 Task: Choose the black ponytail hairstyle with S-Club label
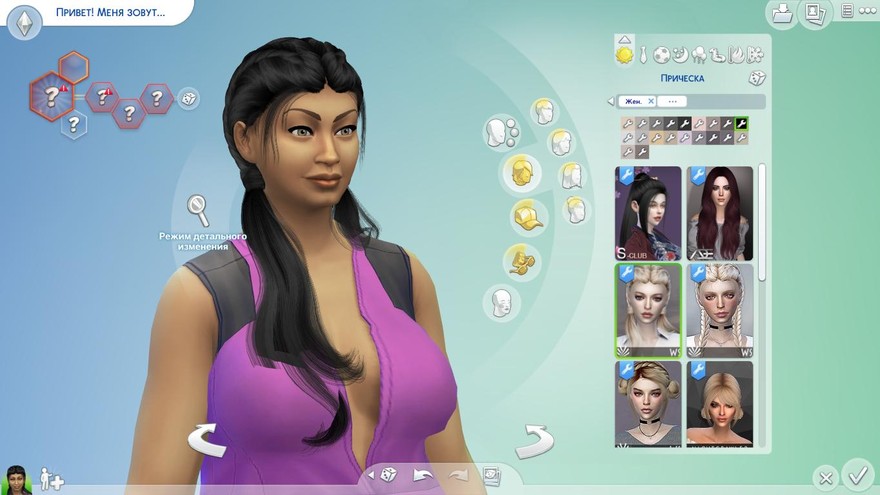click(648, 212)
